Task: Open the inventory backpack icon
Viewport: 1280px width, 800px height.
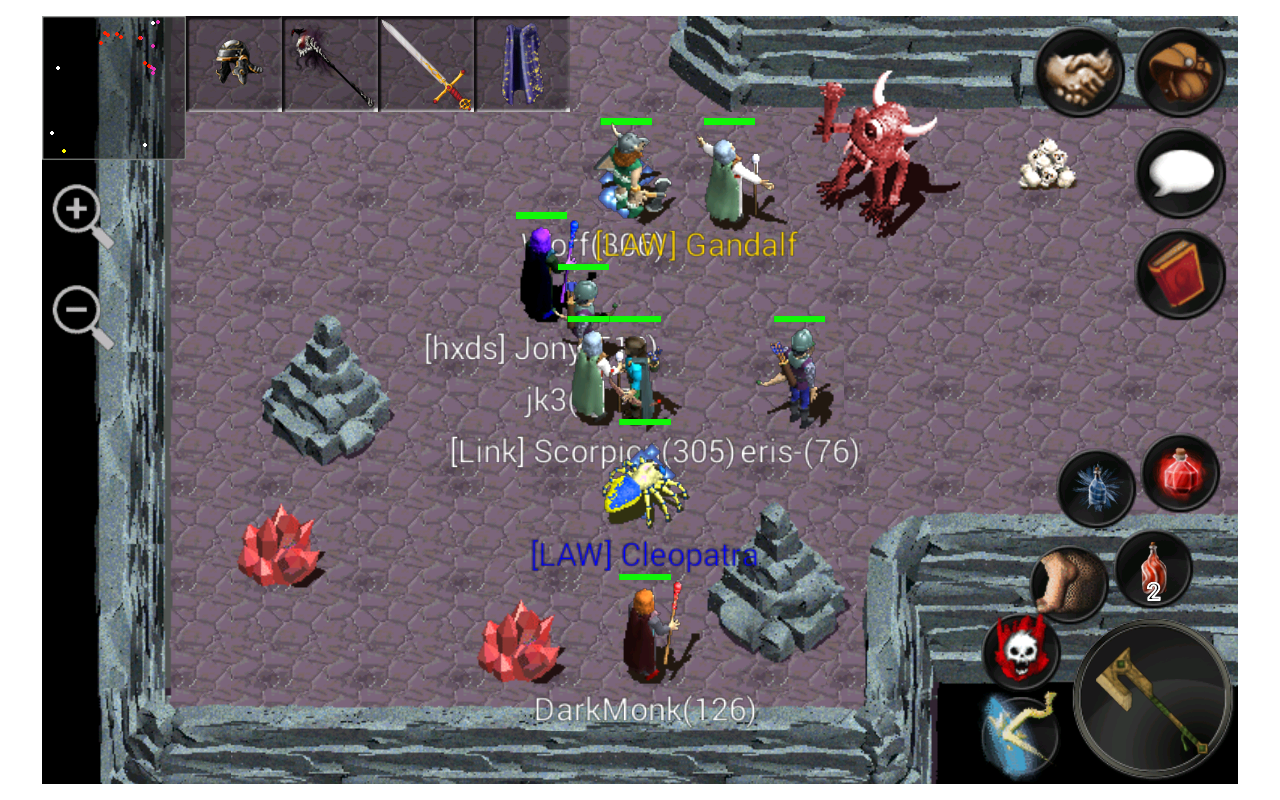Action: 1178,70
